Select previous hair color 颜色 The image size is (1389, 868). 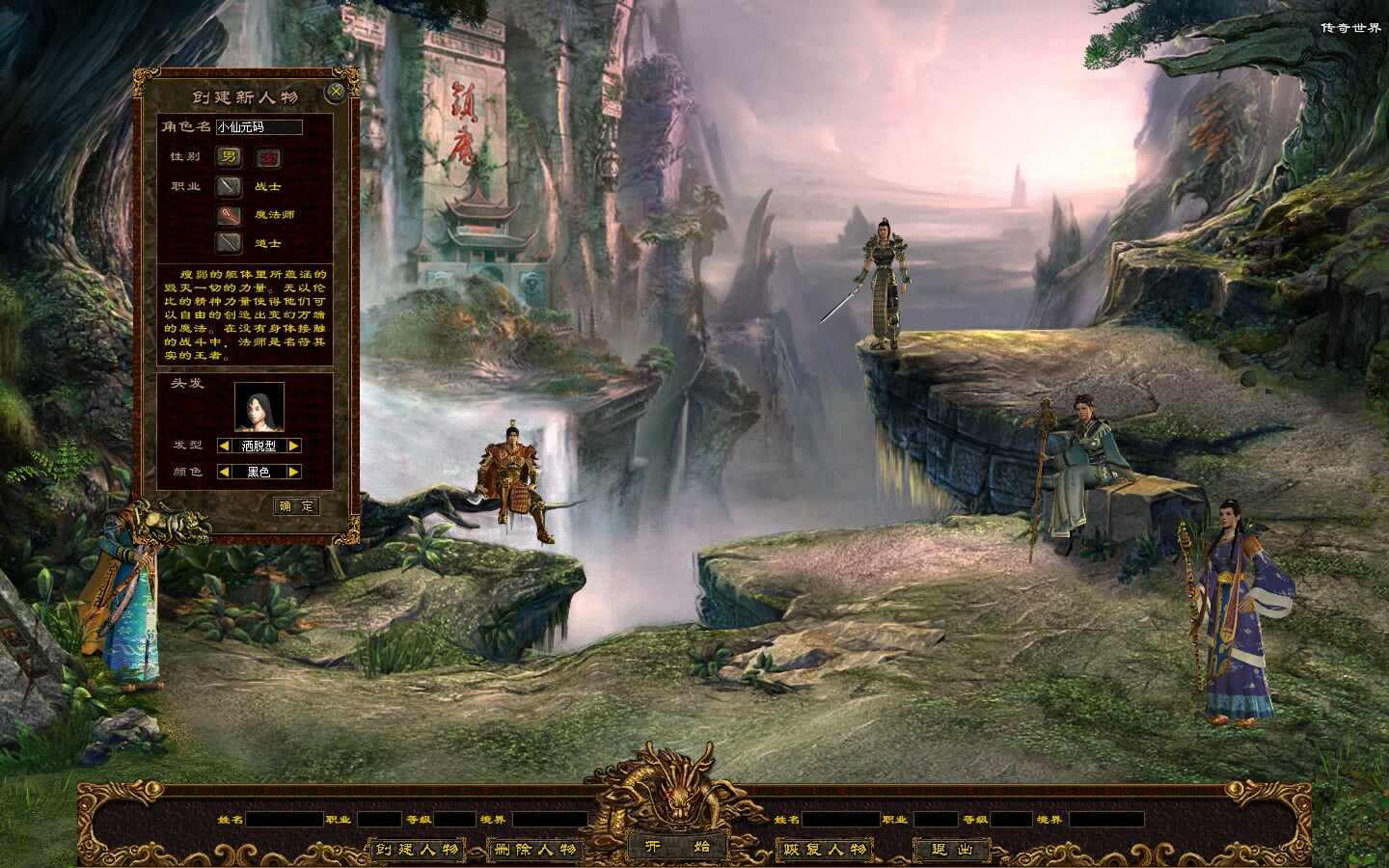coord(224,472)
